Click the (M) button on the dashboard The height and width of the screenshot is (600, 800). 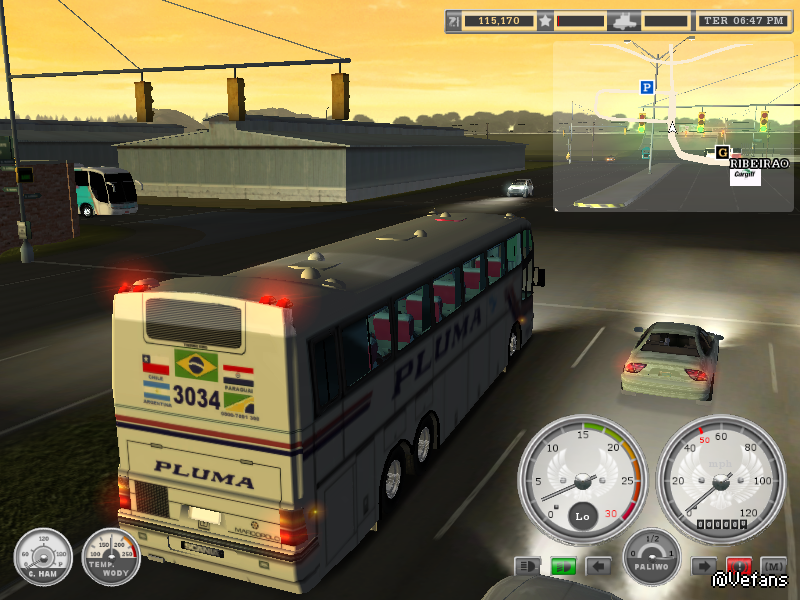pos(773,566)
